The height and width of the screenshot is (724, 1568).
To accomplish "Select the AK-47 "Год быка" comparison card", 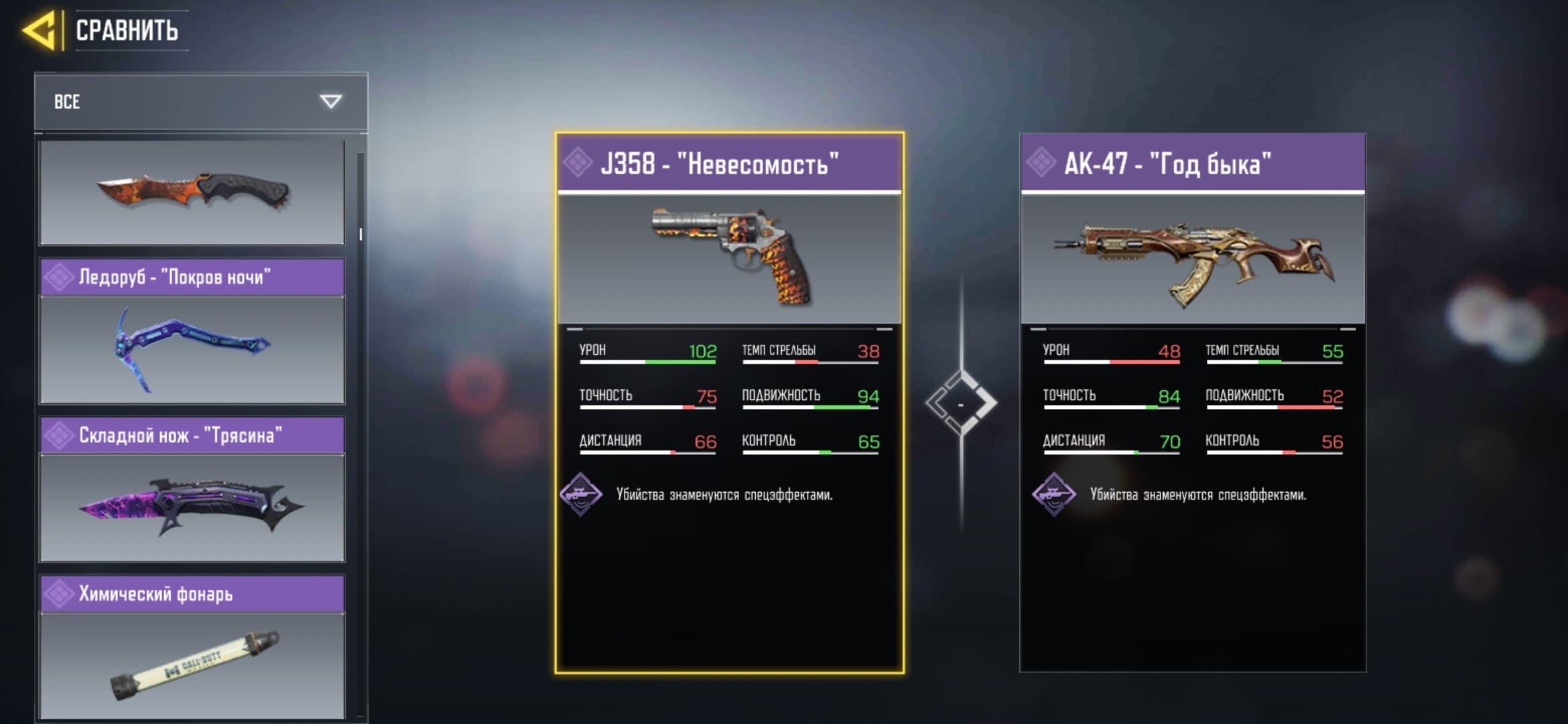I will [x=1192, y=402].
